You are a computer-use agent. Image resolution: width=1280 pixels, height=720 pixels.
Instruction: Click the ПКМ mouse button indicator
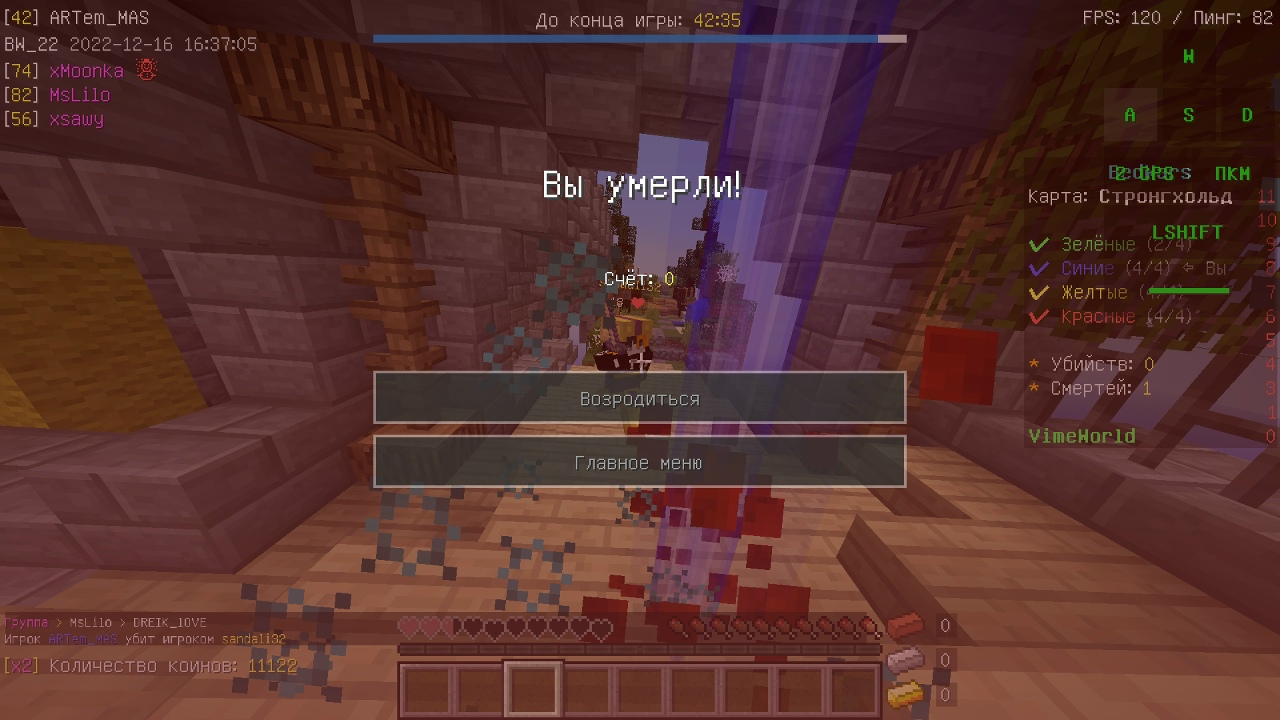tap(1233, 173)
